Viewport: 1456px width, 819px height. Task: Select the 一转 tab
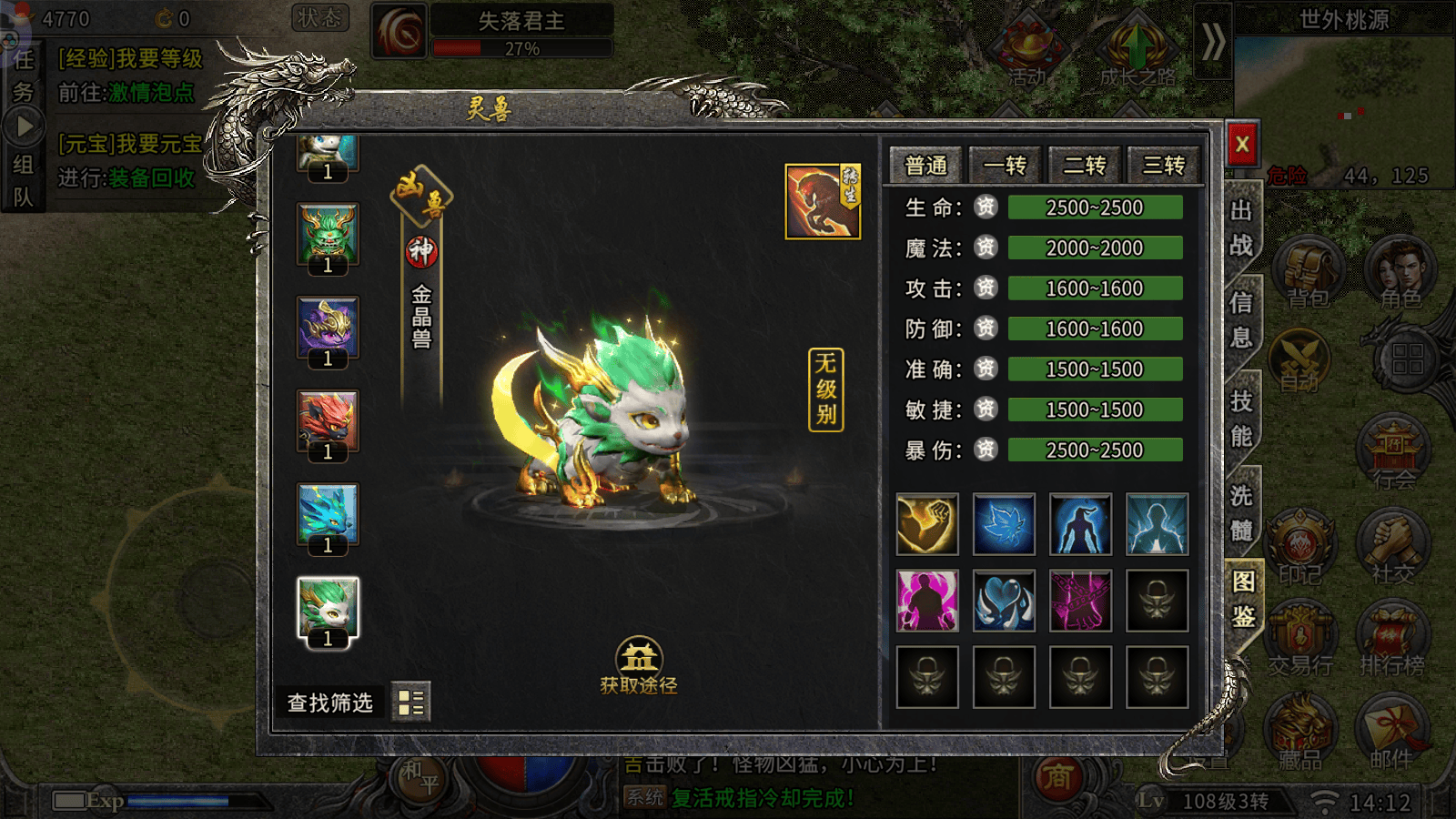(1005, 166)
